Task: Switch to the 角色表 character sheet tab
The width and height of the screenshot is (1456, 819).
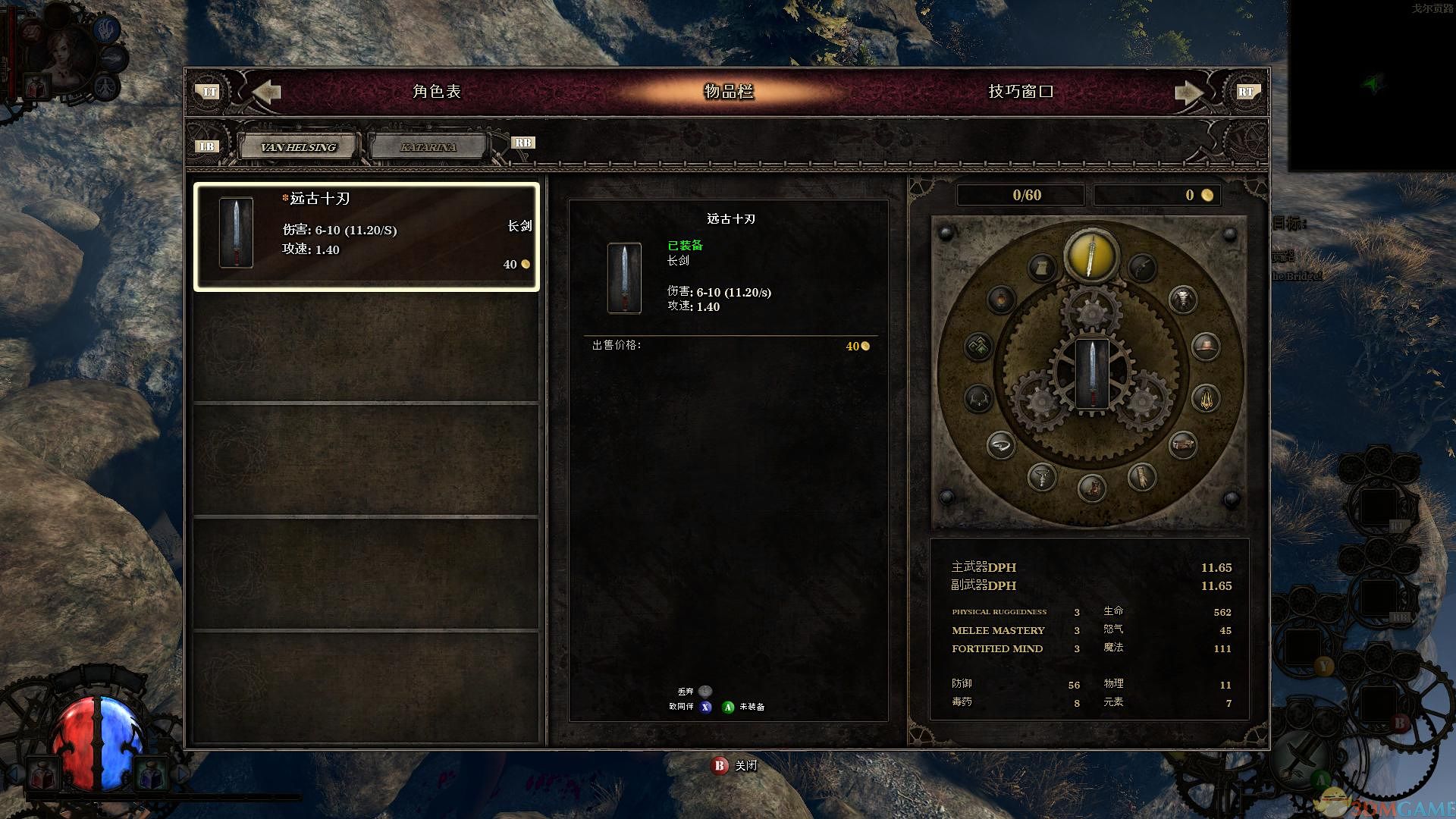Action: (437, 92)
